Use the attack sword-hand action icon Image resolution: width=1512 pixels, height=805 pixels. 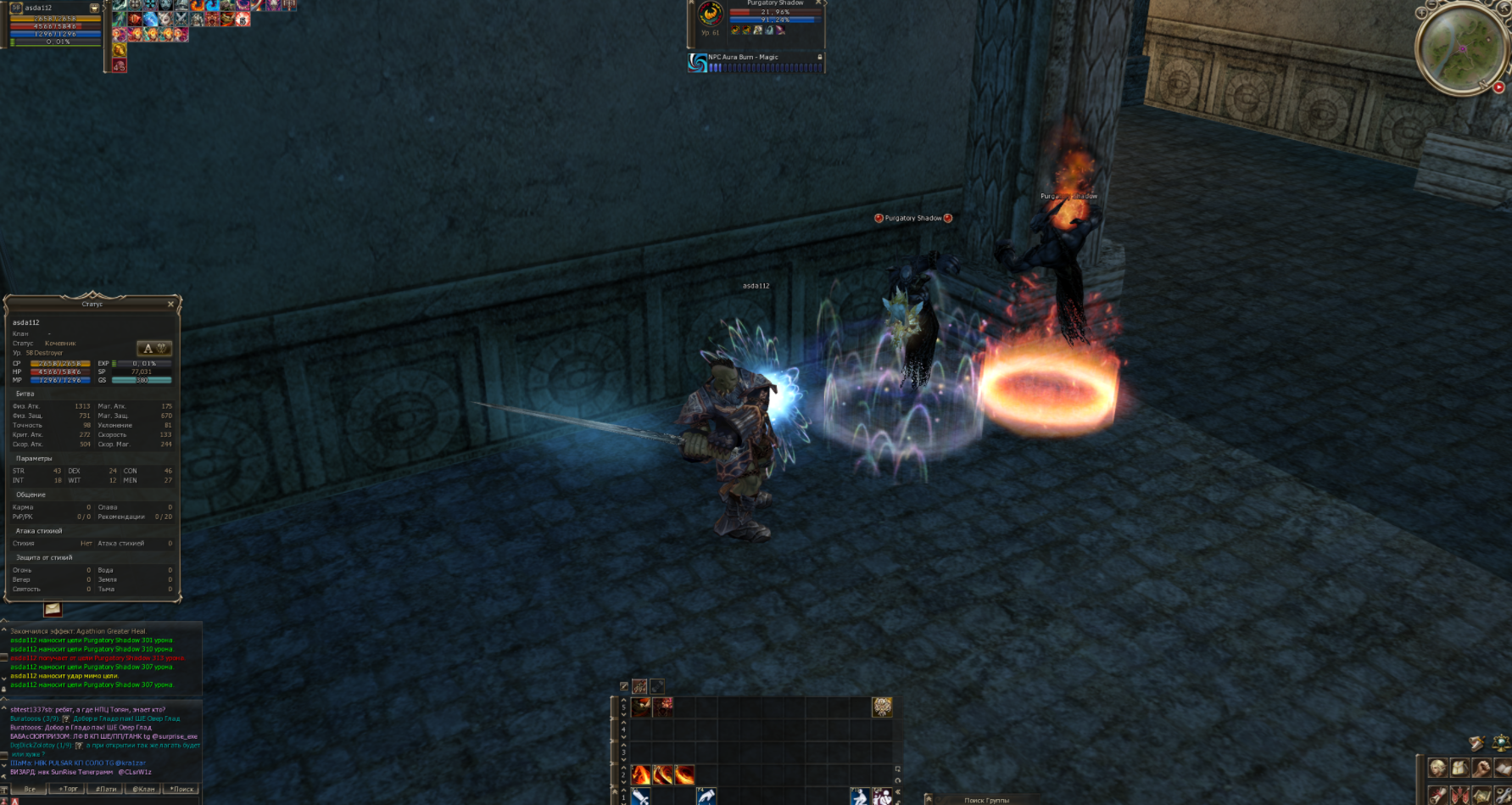coord(641,797)
